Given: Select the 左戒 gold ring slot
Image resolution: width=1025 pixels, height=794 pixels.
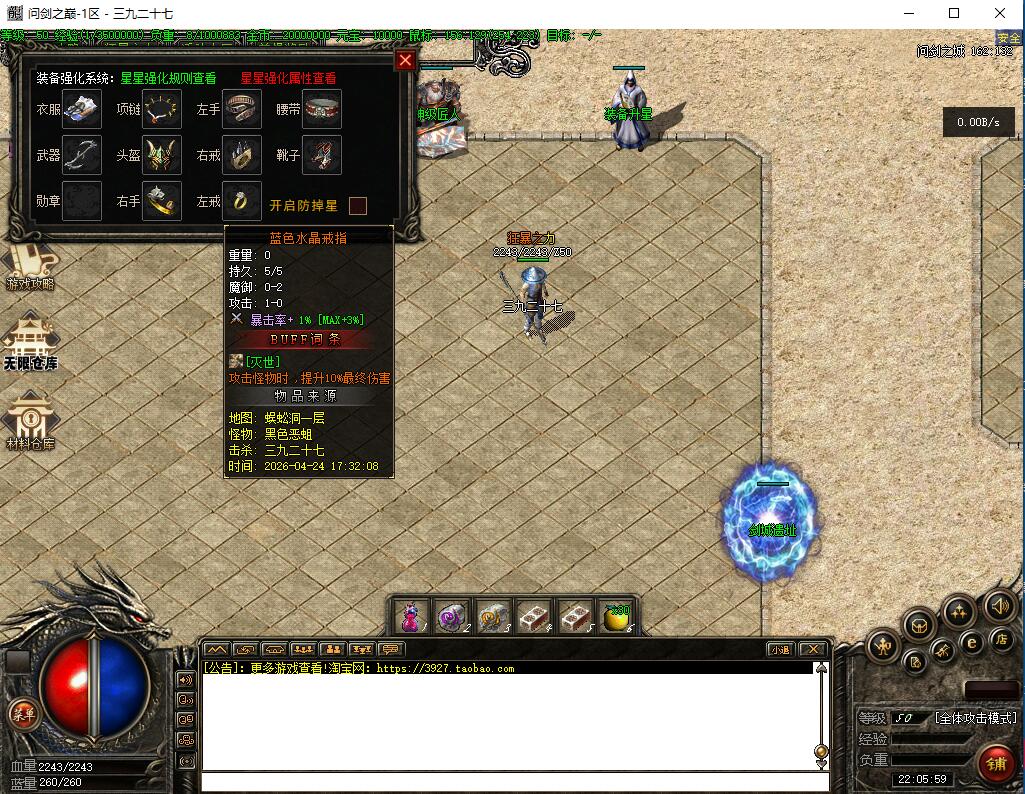Looking at the screenshot, I should click(242, 200).
